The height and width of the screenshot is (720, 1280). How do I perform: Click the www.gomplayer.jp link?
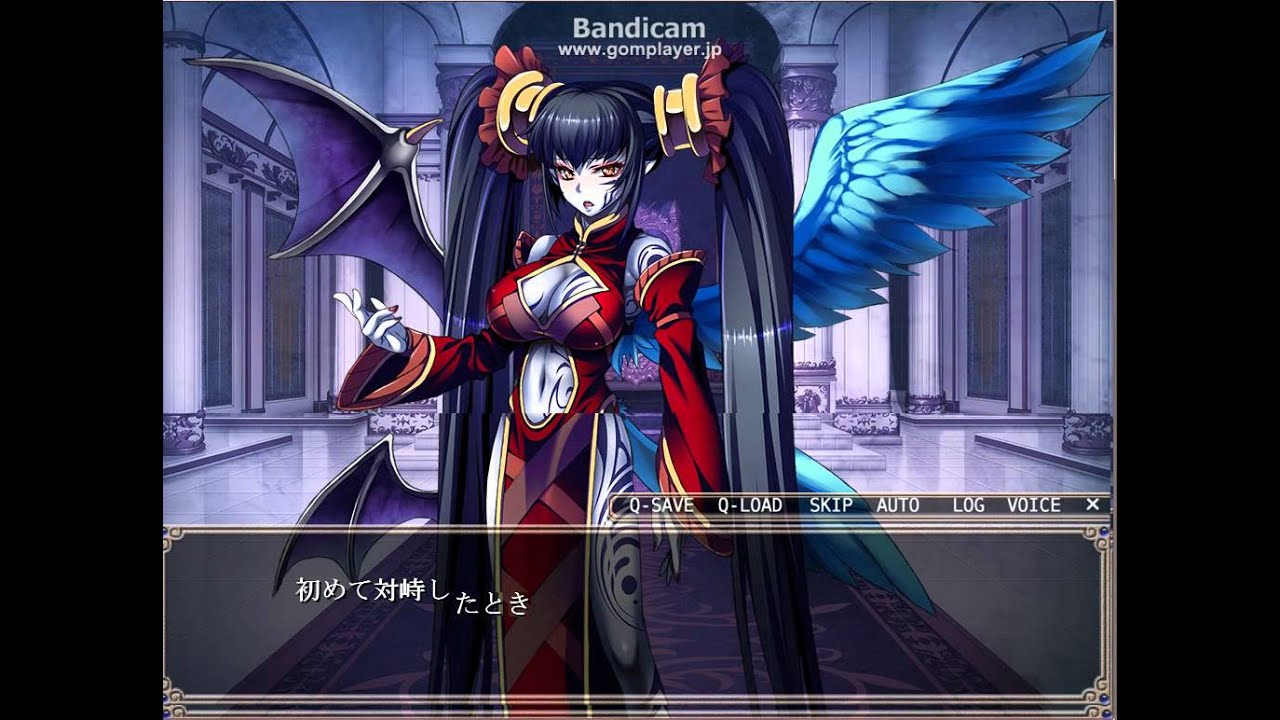639,50
